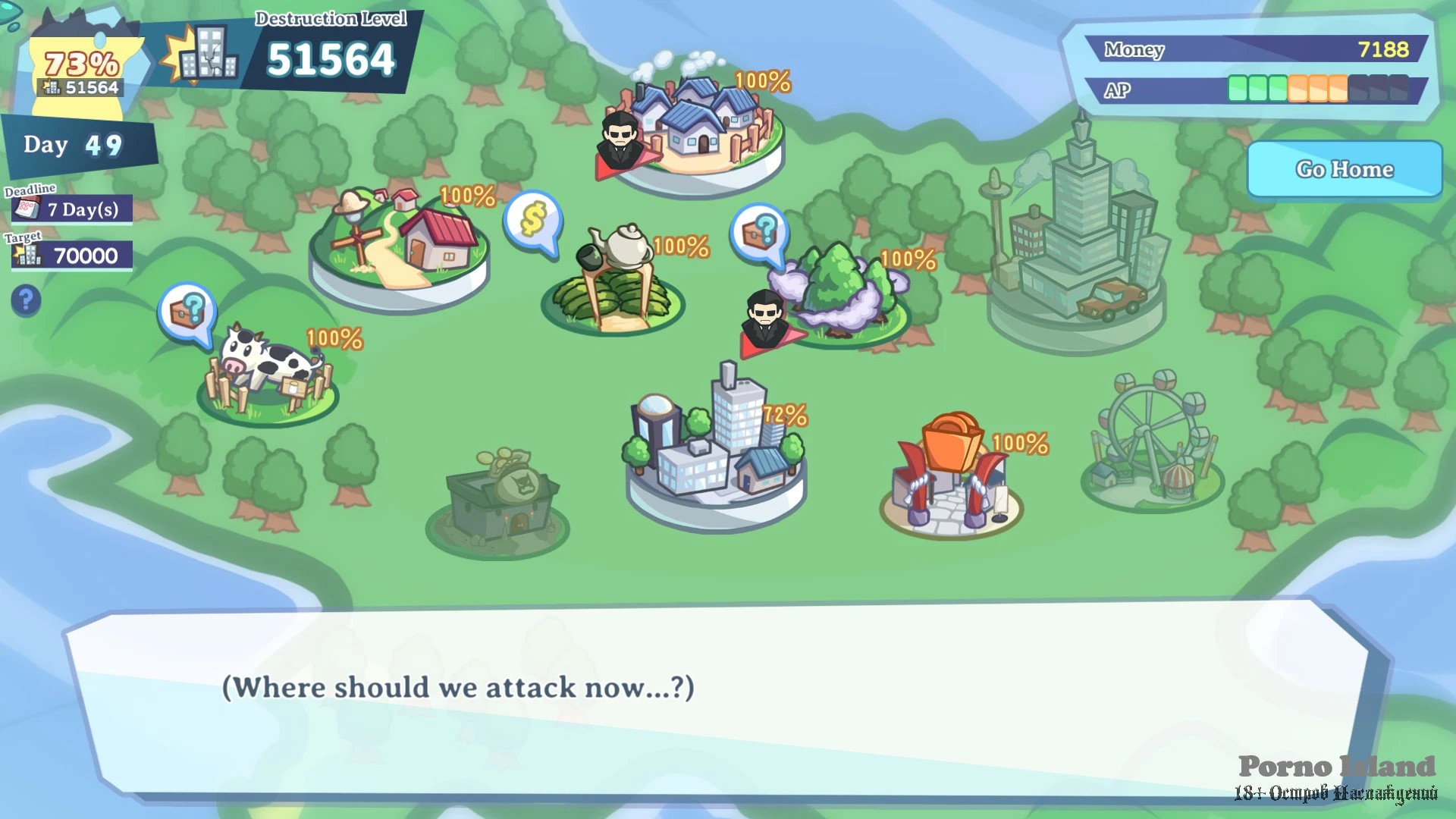Open the question mark help icon
The width and height of the screenshot is (1456, 819).
pyautogui.click(x=26, y=300)
